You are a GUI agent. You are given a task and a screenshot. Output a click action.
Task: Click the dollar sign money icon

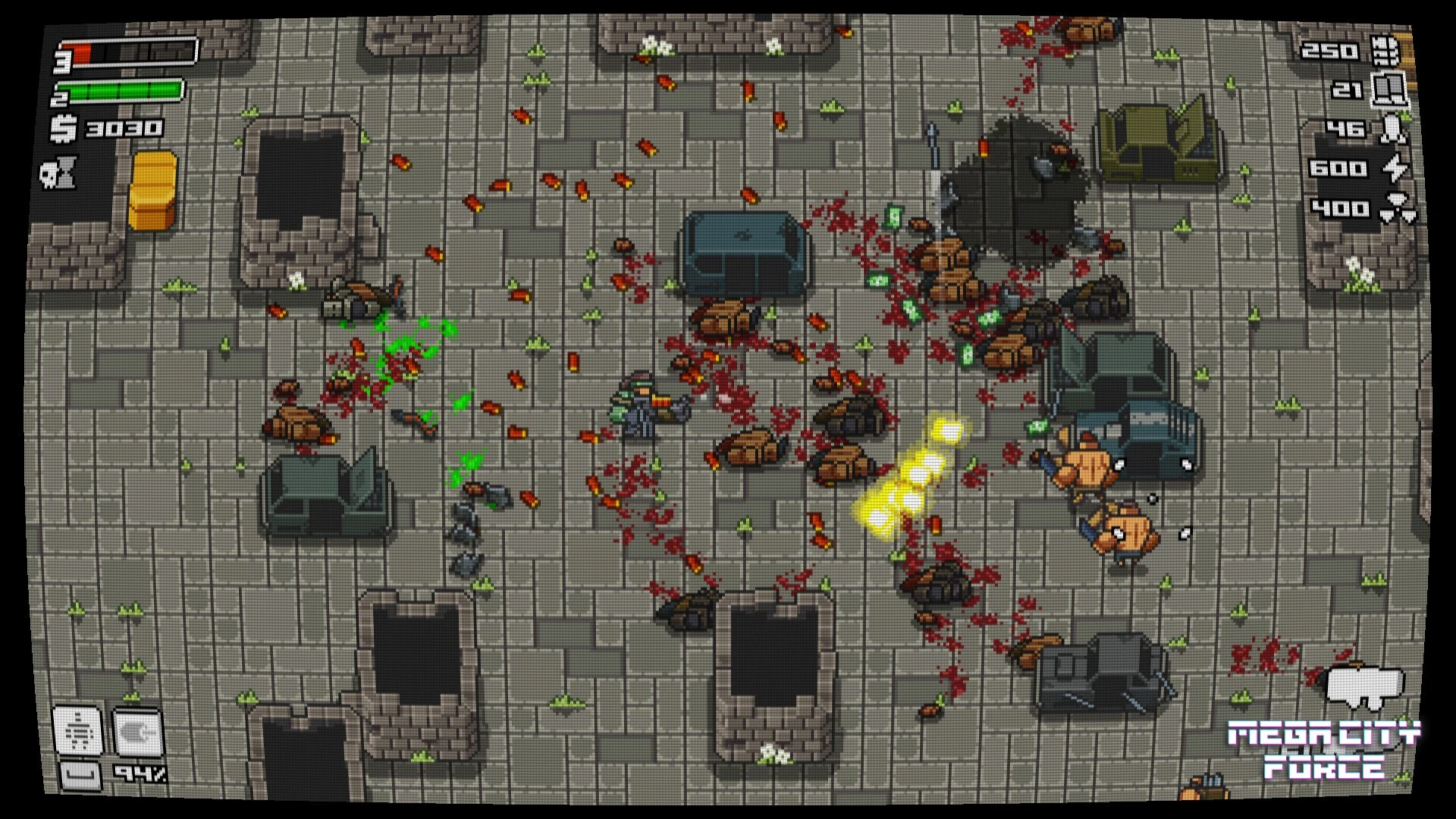click(64, 129)
